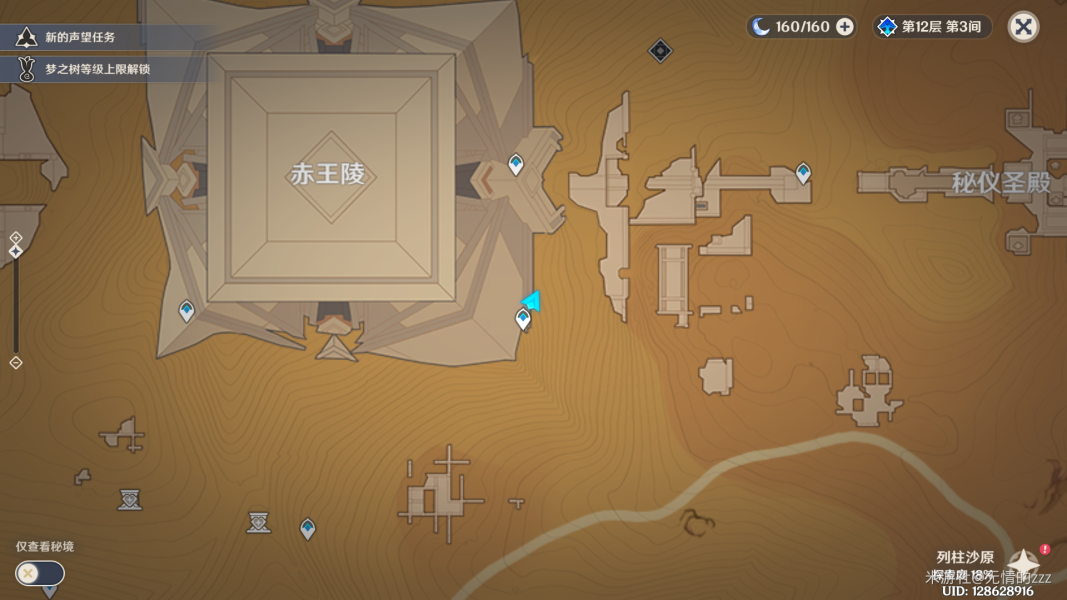Select the waypoint west of 秘仪圣殿
1067x600 pixels.
click(x=803, y=174)
